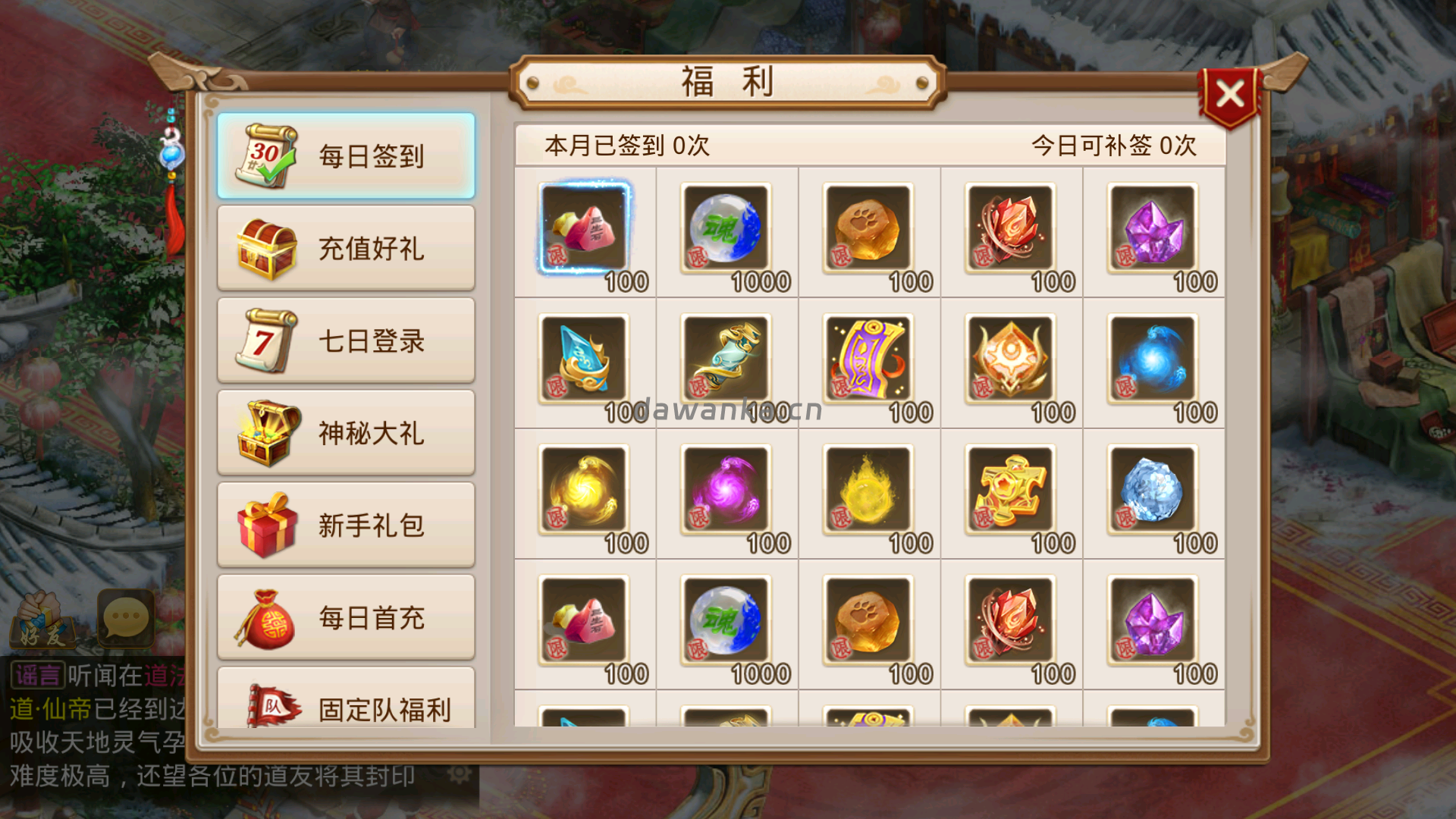Switch to the 每日签到 tab
Viewport: 1456px width, 819px height.
[x=345, y=155]
